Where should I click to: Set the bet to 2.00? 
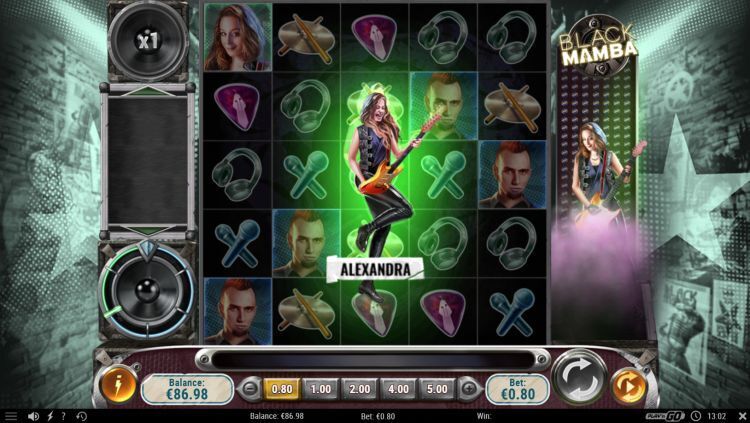[360, 388]
